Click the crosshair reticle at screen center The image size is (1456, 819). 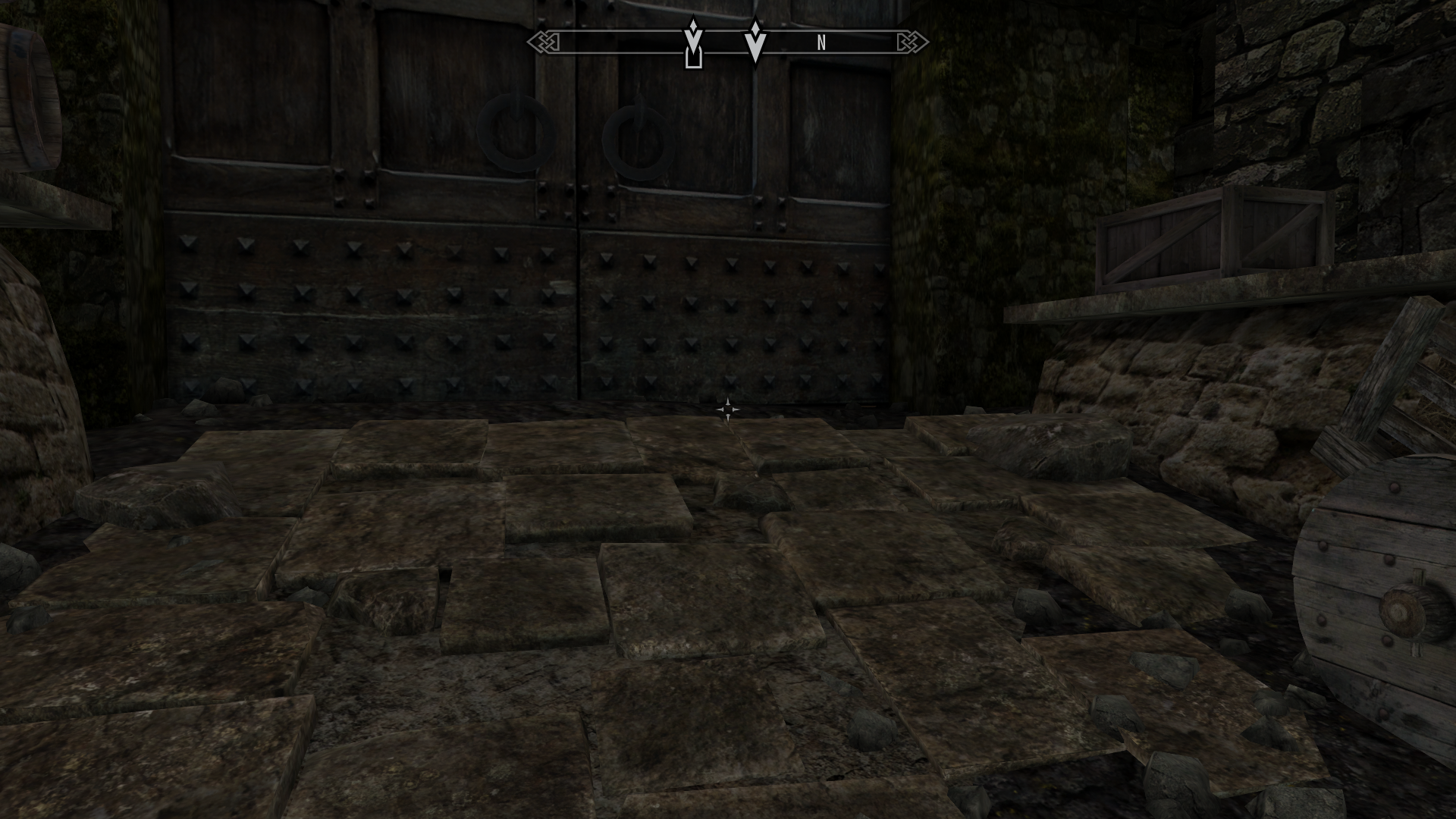point(728,409)
